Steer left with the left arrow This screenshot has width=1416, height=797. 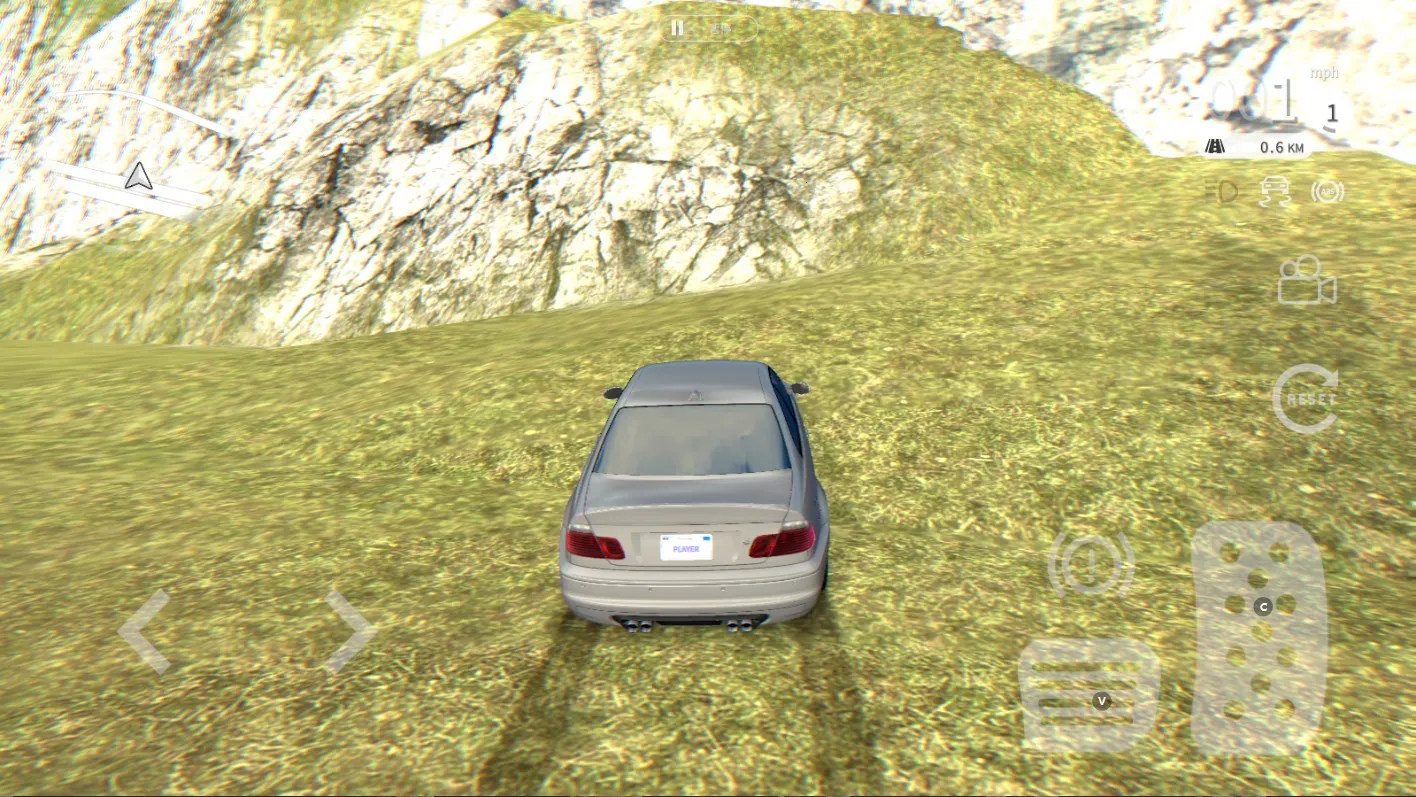coord(145,631)
